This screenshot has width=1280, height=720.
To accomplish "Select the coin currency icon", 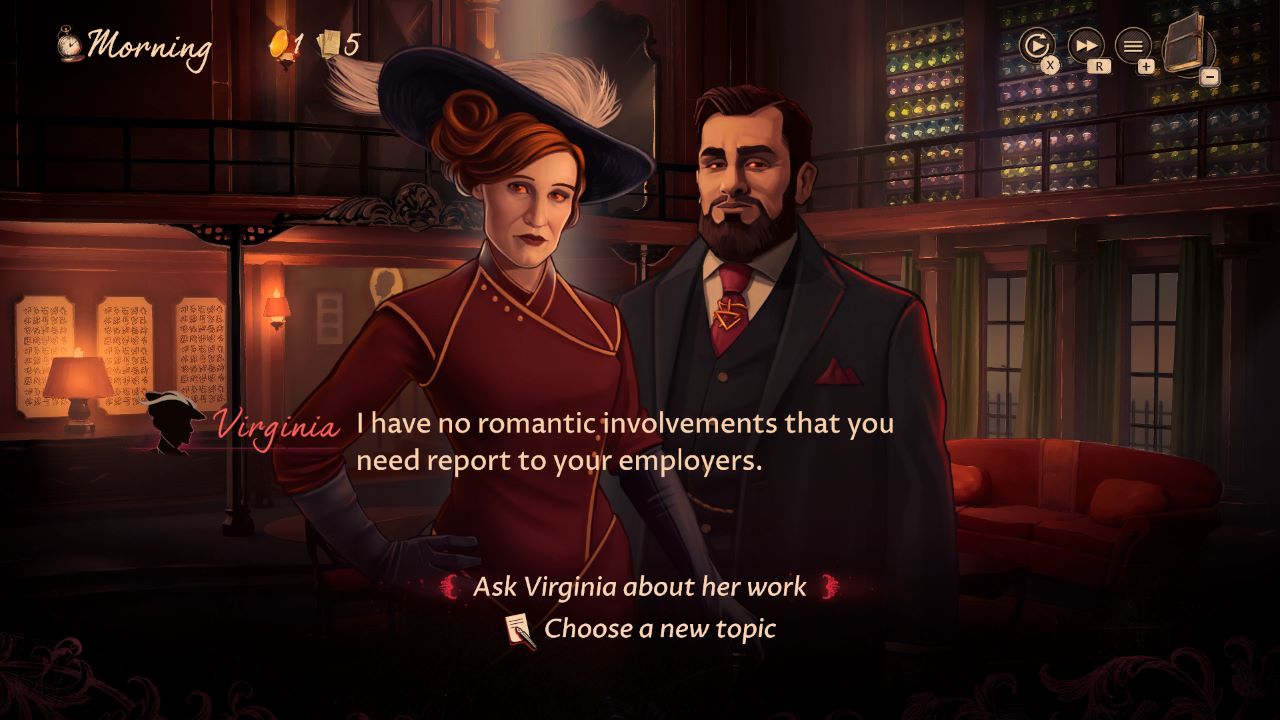I will 277,42.
